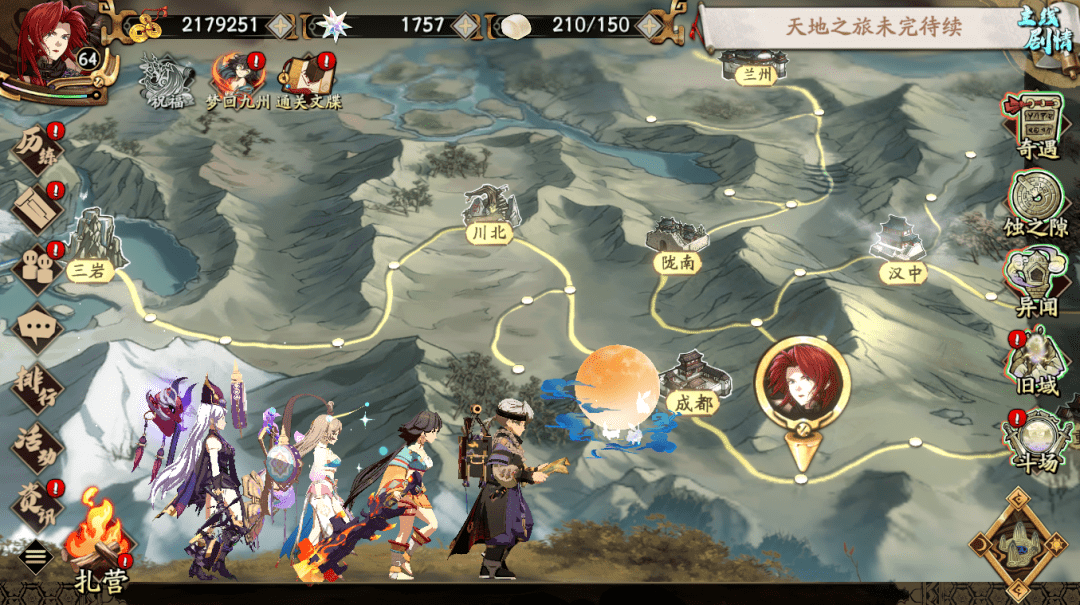Open the 主线剧情 main story

click(1046, 30)
